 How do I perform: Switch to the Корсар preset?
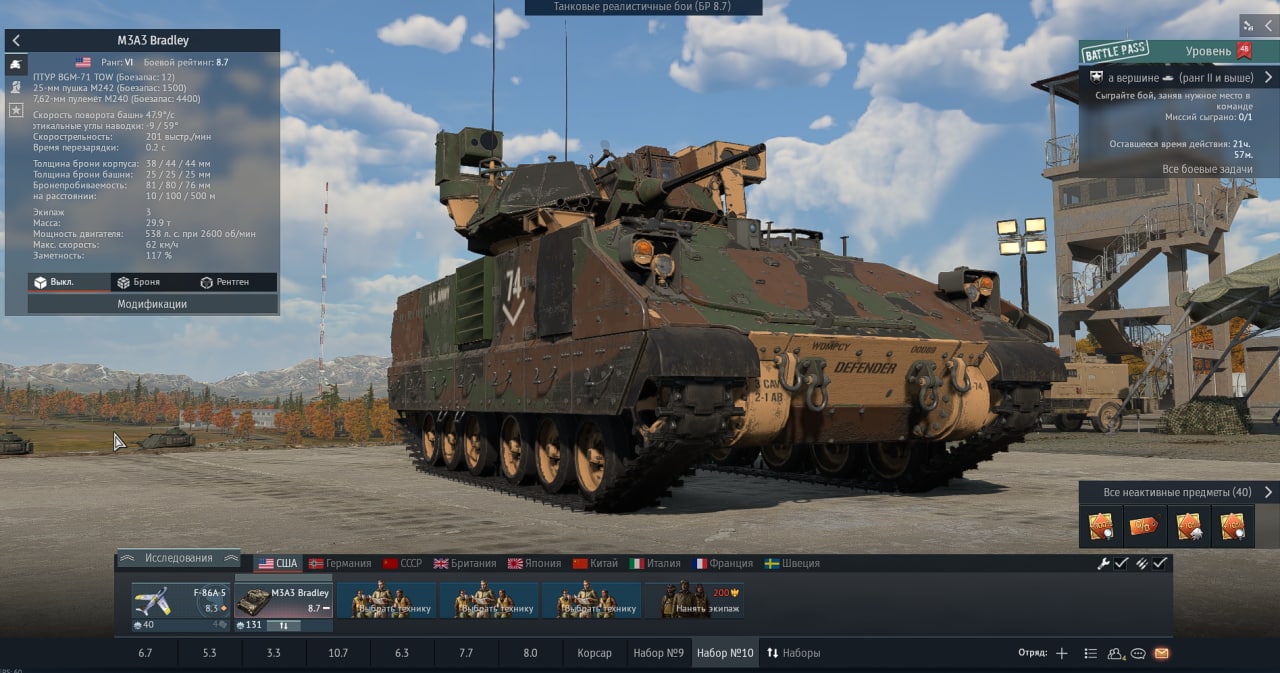(594, 653)
